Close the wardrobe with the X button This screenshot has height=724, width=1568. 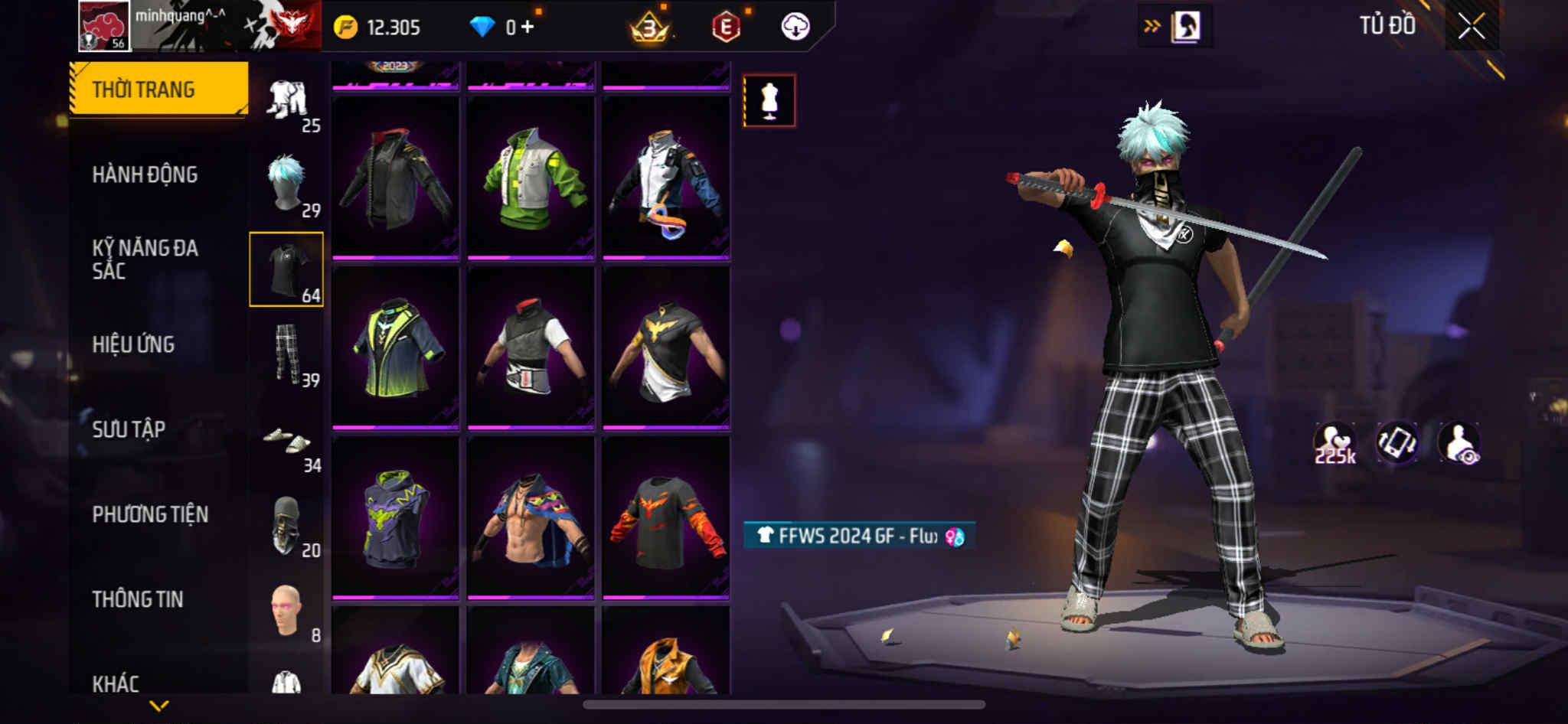point(1471,27)
